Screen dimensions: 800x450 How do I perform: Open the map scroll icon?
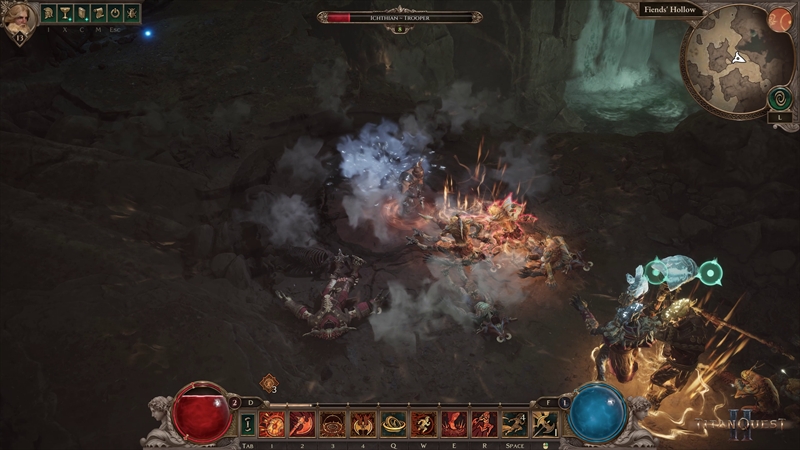coord(98,14)
